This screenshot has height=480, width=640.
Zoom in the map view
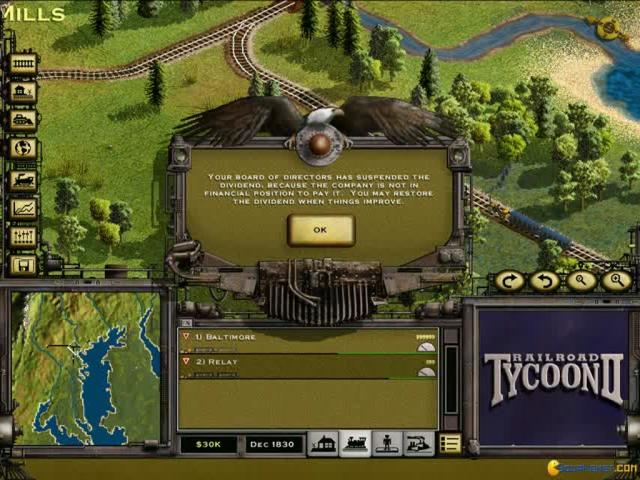618,281
